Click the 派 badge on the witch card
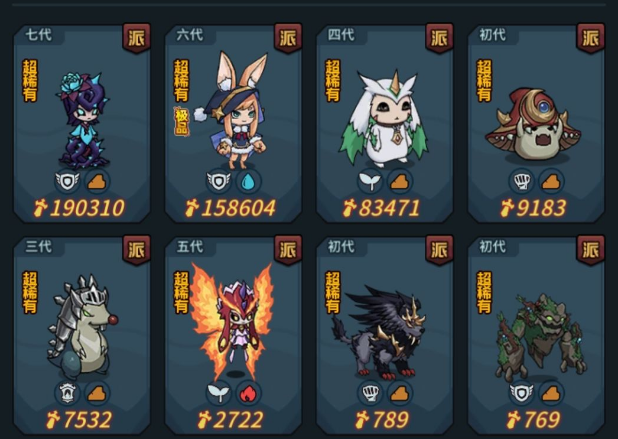The height and width of the screenshot is (439, 618). 136,37
